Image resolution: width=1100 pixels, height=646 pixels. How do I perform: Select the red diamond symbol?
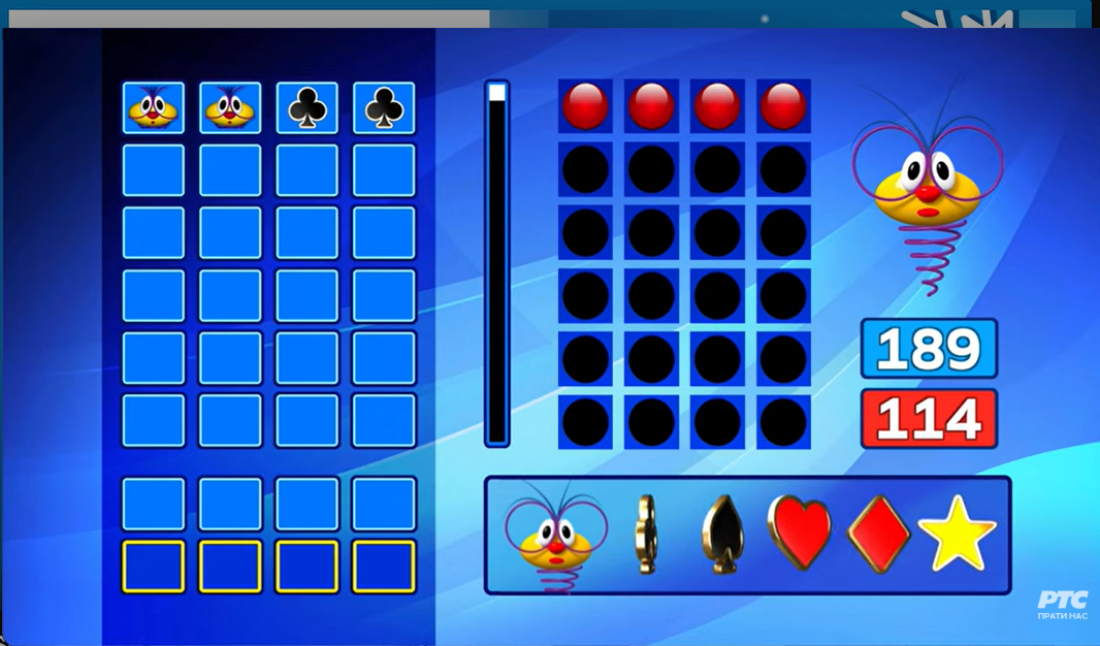point(879,534)
